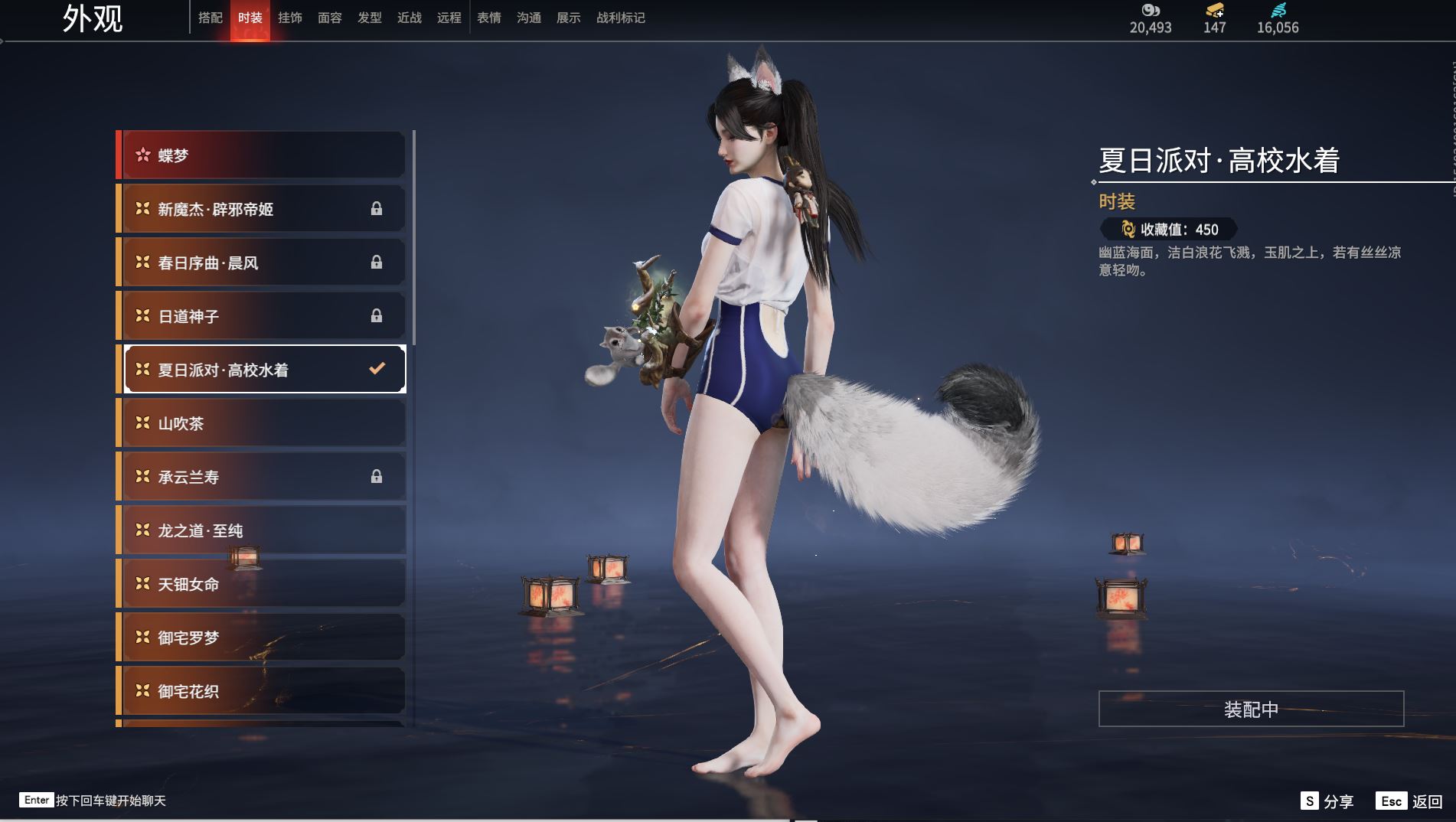Viewport: 1456px width, 822px height.
Task: Switch to the 发型 hairstyle tab
Action: tap(370, 18)
